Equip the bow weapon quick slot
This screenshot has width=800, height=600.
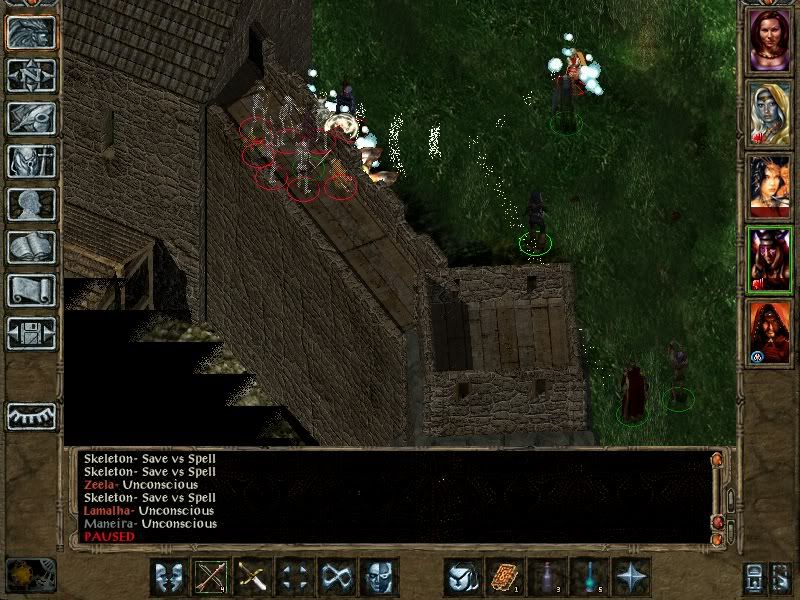coord(211,577)
